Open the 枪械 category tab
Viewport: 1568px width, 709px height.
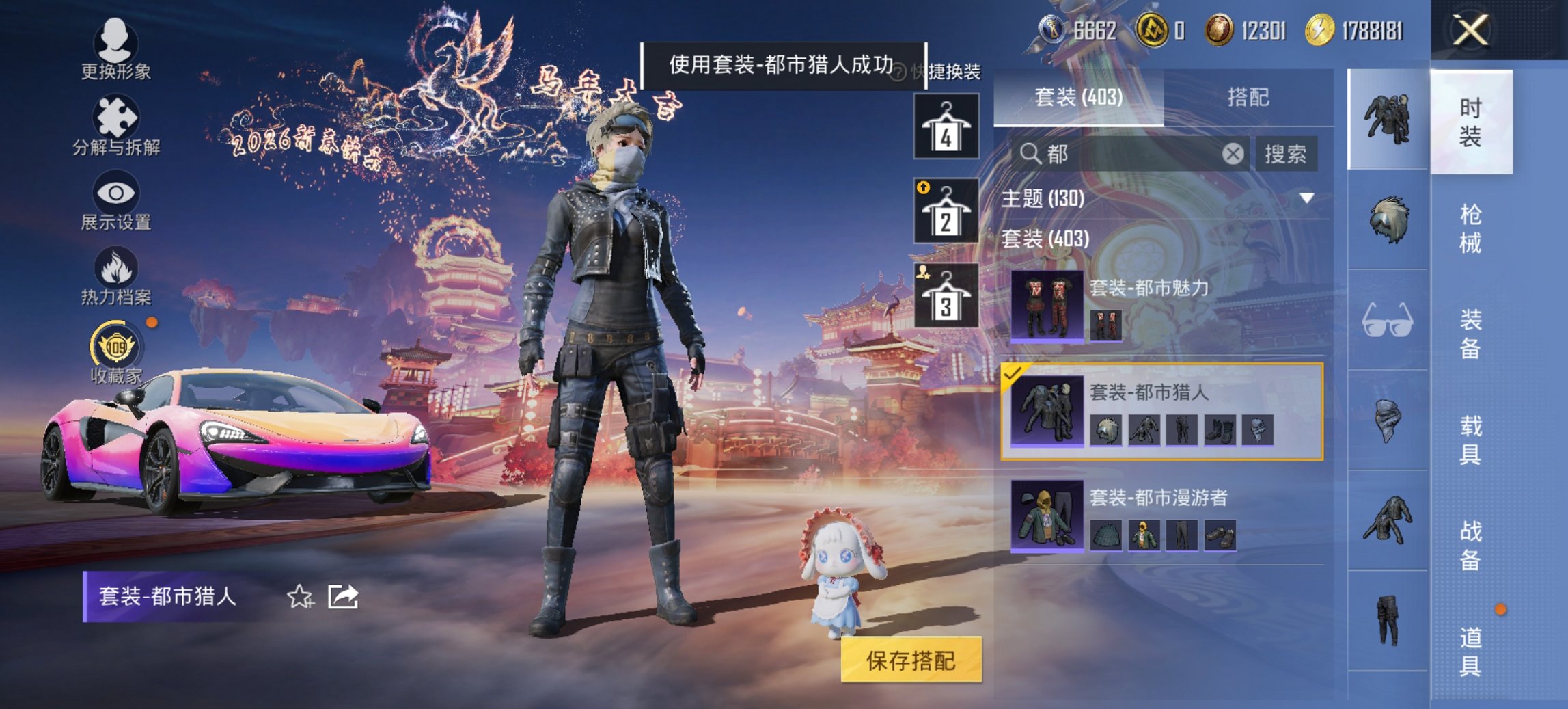click(x=1469, y=226)
